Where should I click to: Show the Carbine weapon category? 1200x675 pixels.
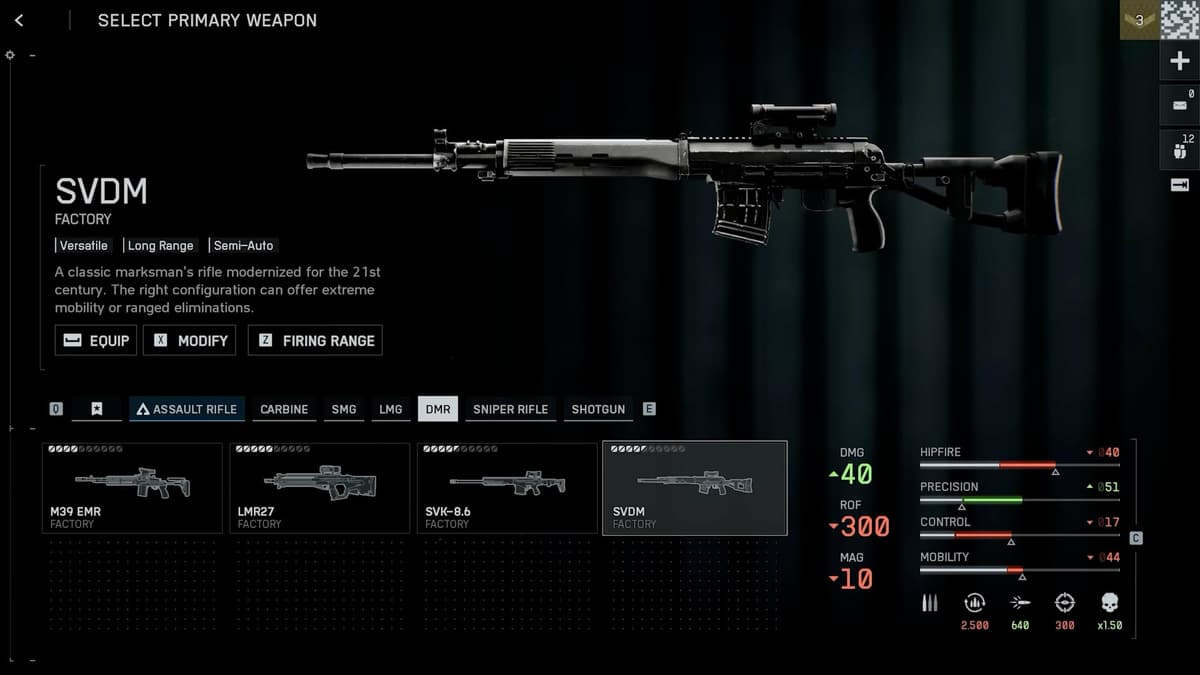(284, 409)
